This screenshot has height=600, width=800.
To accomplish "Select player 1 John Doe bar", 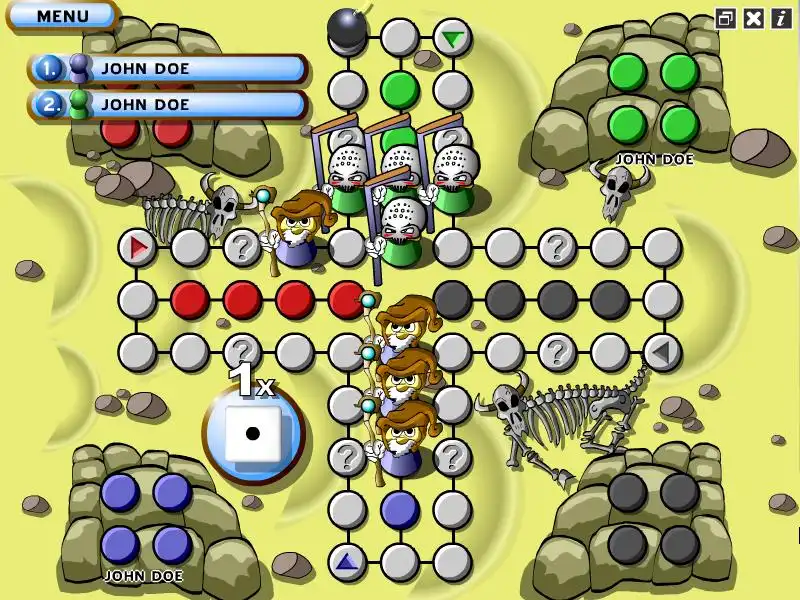I will (170, 69).
